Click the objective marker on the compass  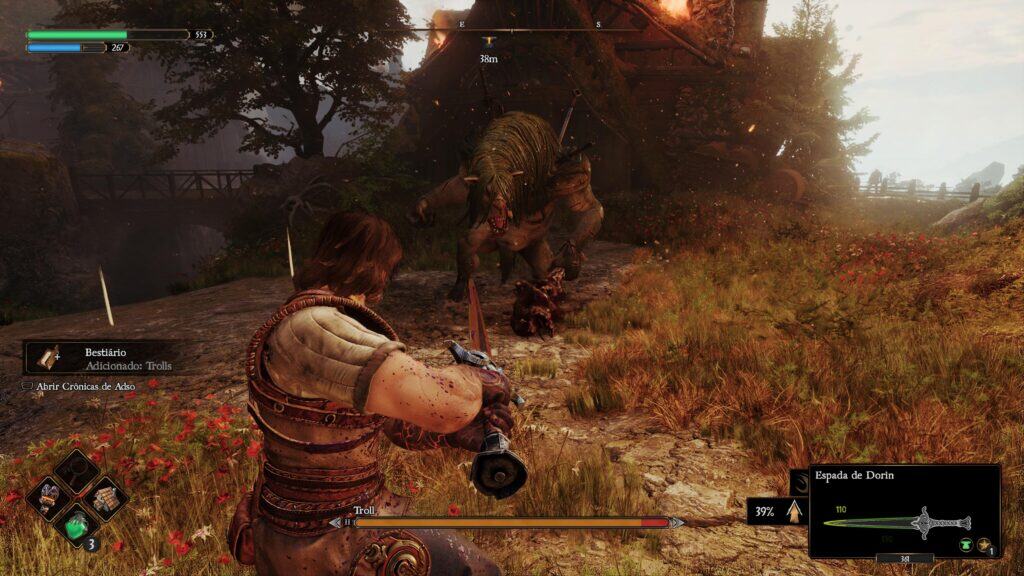click(x=488, y=42)
